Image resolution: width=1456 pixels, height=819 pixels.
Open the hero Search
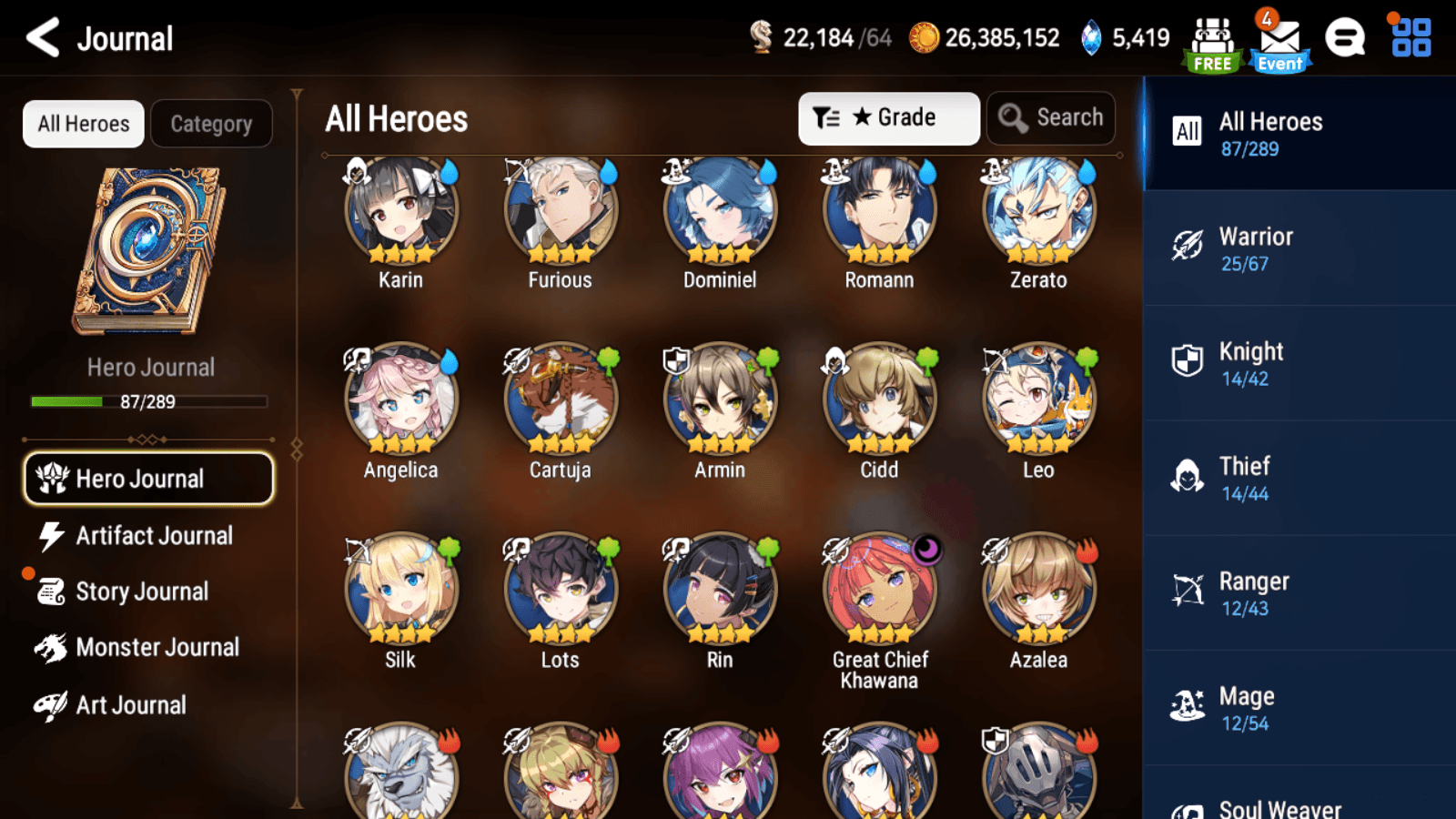pyautogui.click(x=1051, y=117)
